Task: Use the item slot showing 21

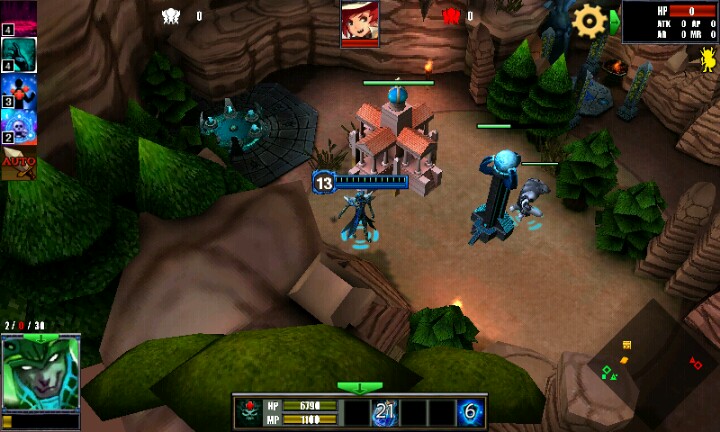Action: click(385, 412)
